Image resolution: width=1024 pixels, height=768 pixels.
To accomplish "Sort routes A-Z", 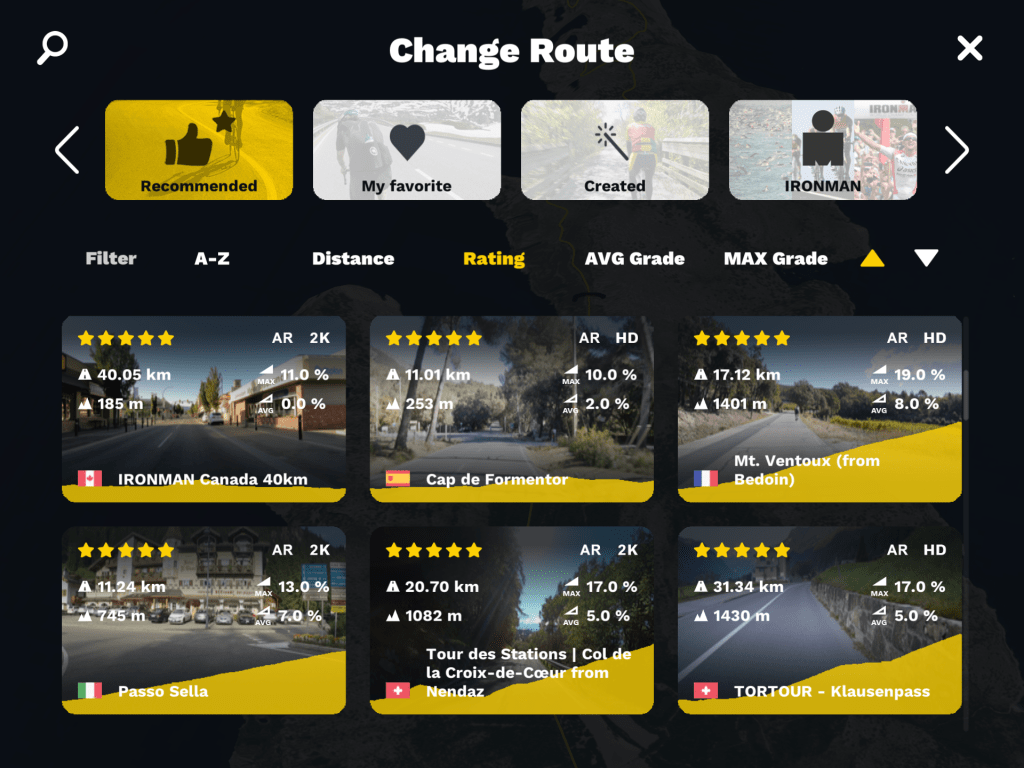I will (x=212, y=258).
